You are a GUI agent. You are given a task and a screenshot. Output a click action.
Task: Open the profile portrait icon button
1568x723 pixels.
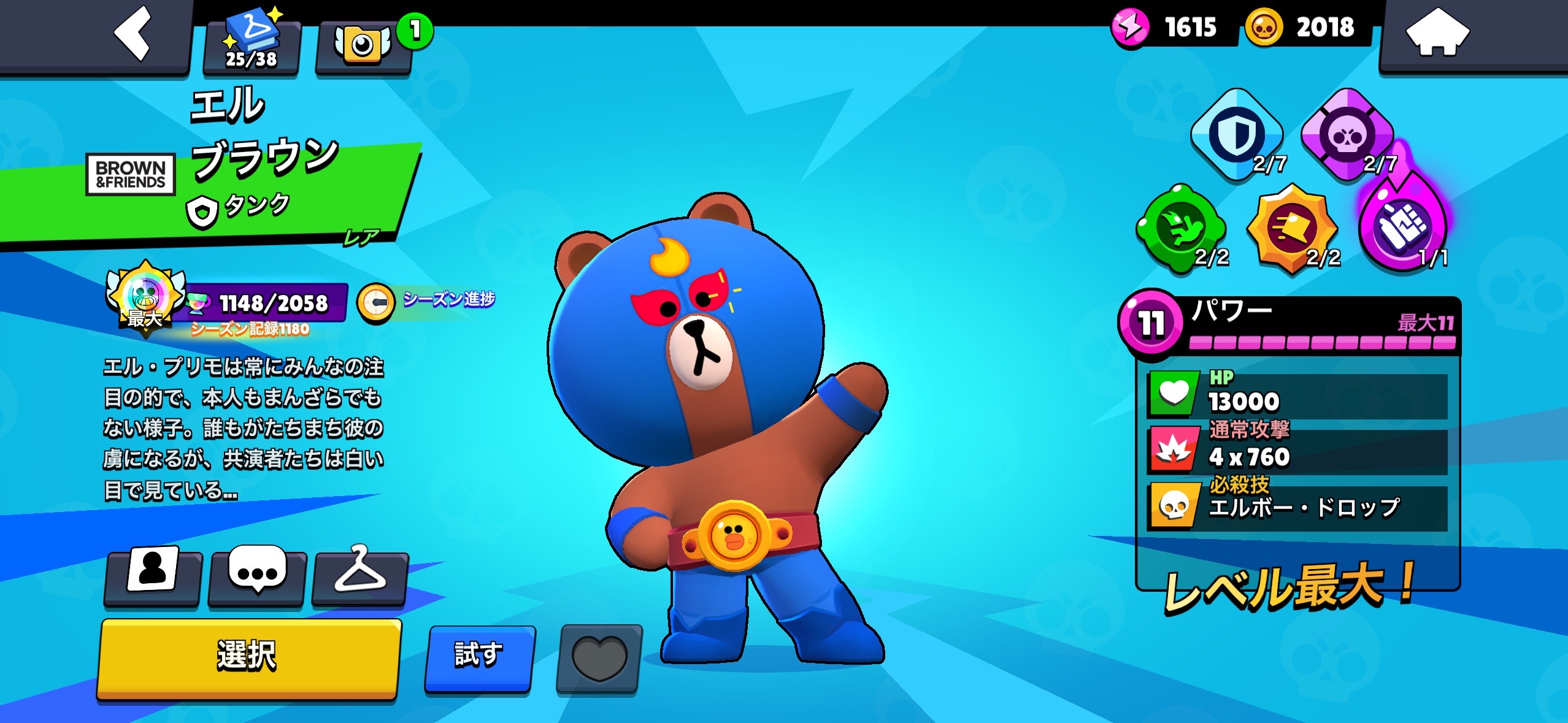153,573
